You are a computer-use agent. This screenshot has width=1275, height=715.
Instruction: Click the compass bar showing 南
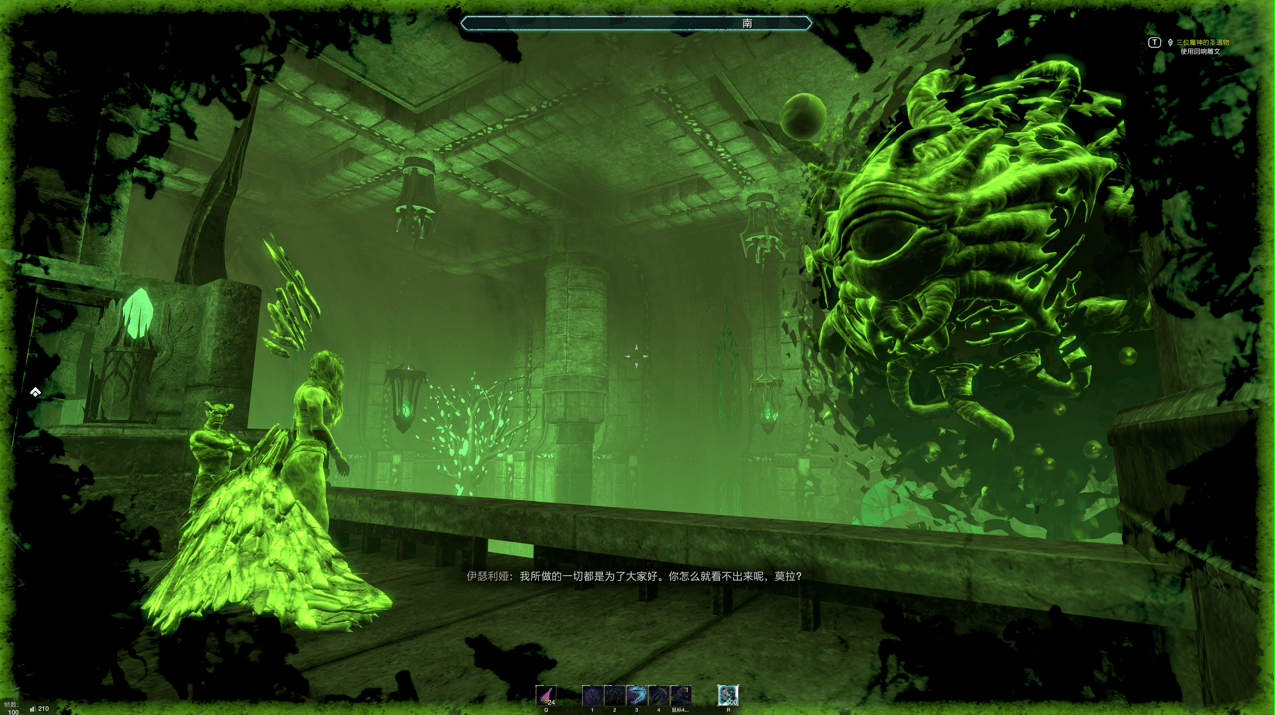point(636,23)
